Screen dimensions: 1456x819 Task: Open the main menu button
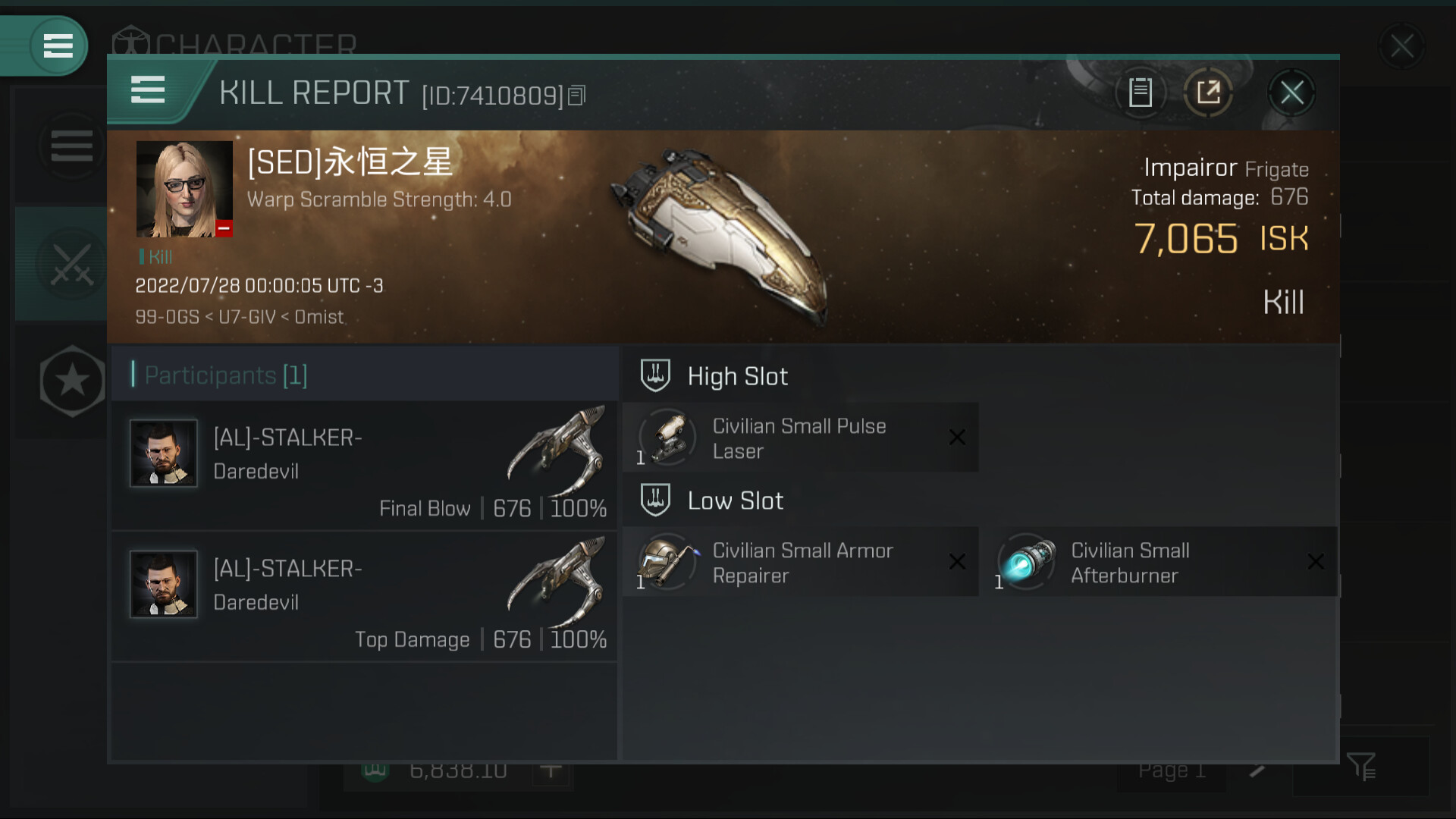point(58,45)
